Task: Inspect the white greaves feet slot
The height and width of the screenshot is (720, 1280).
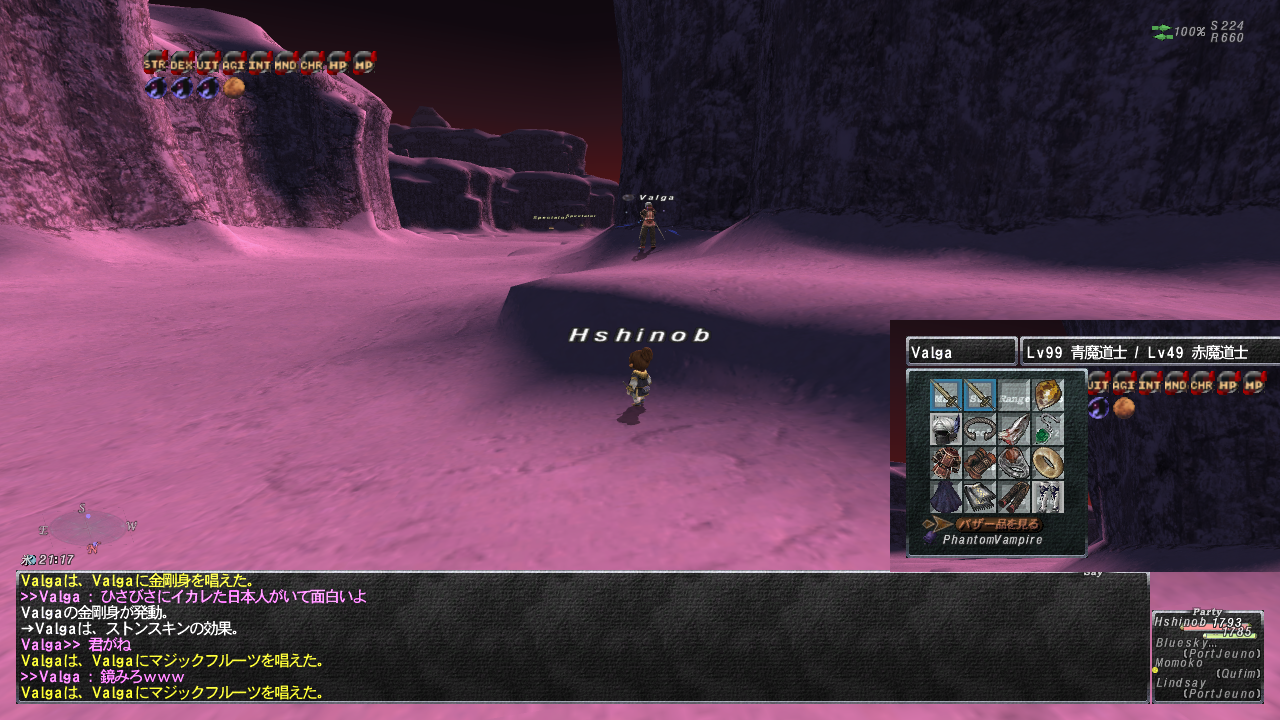Action: pos(1047,497)
